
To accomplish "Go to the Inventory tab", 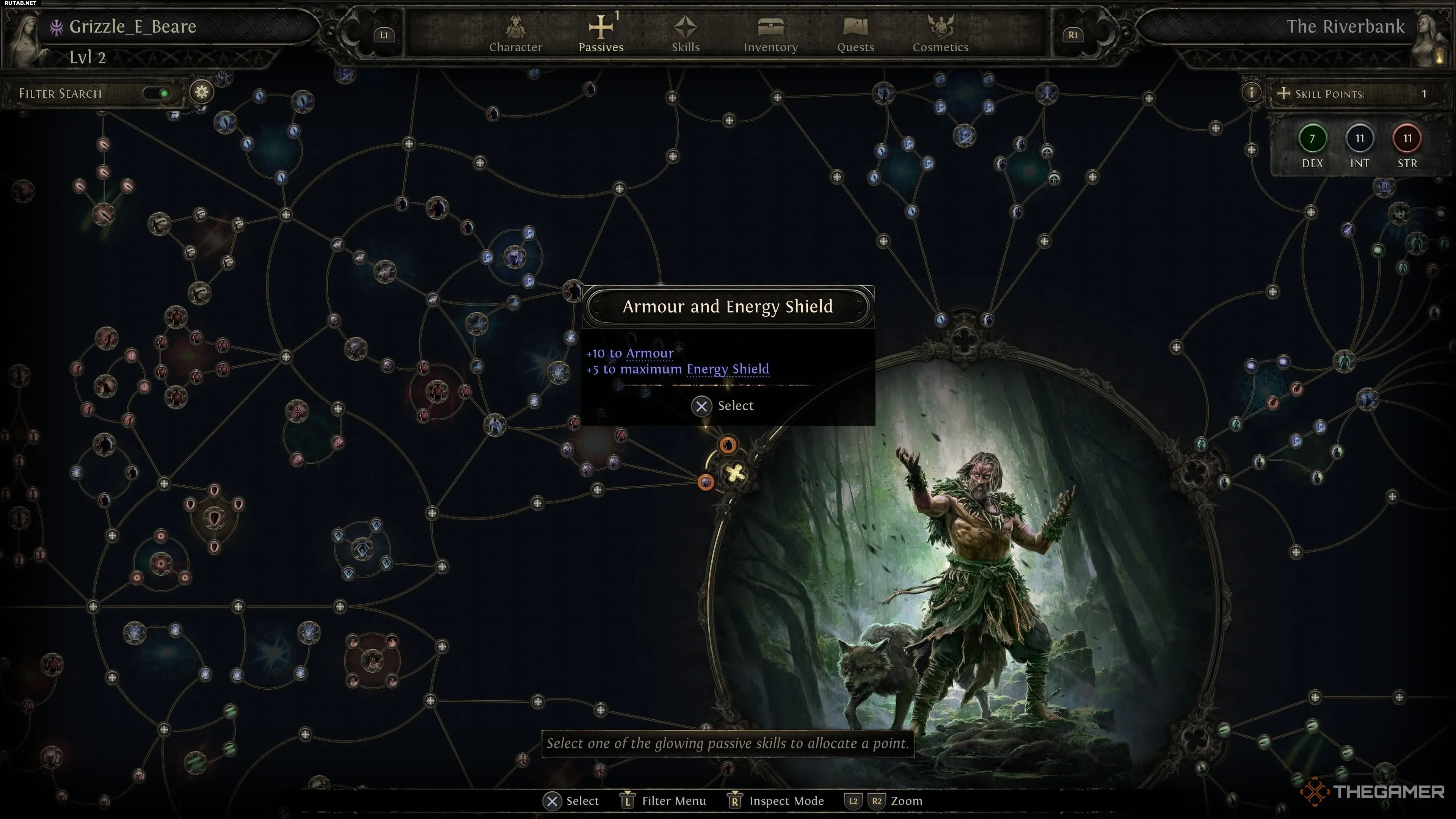I will pyautogui.click(x=770, y=34).
